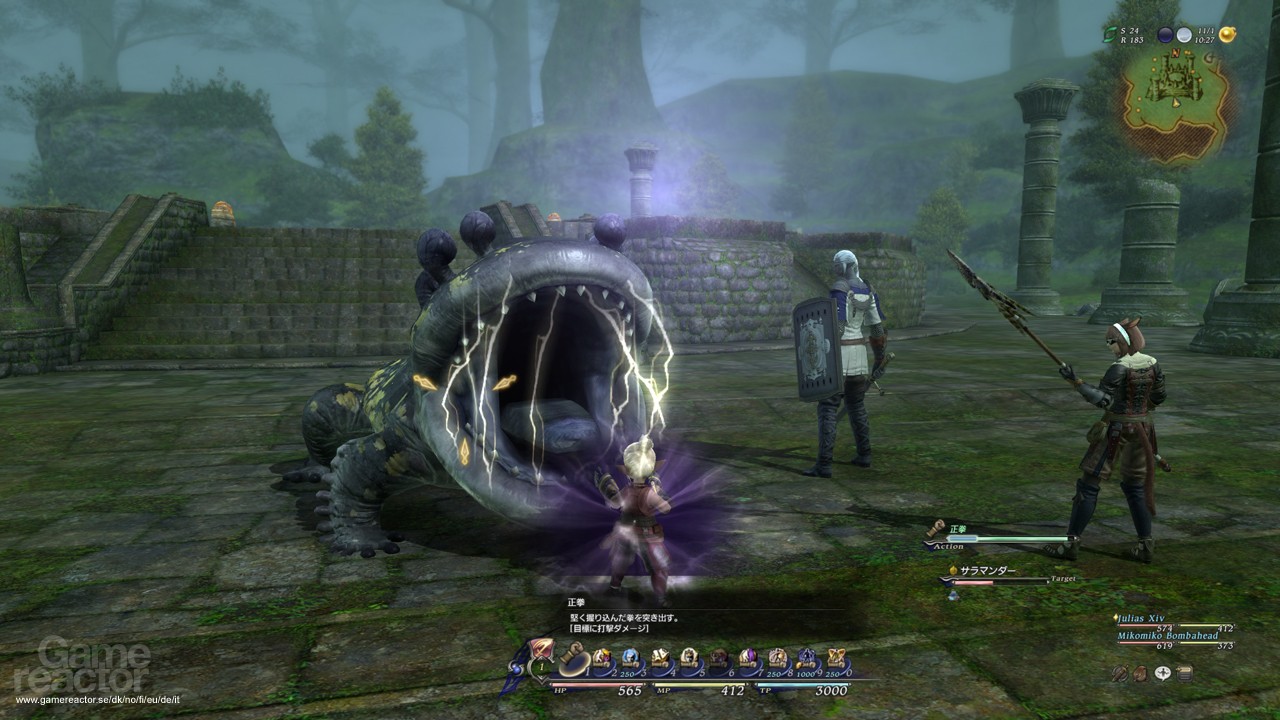1280x720 pixels.
Task: Activate the ability in hotbar slot 2
Action: (x=601, y=655)
